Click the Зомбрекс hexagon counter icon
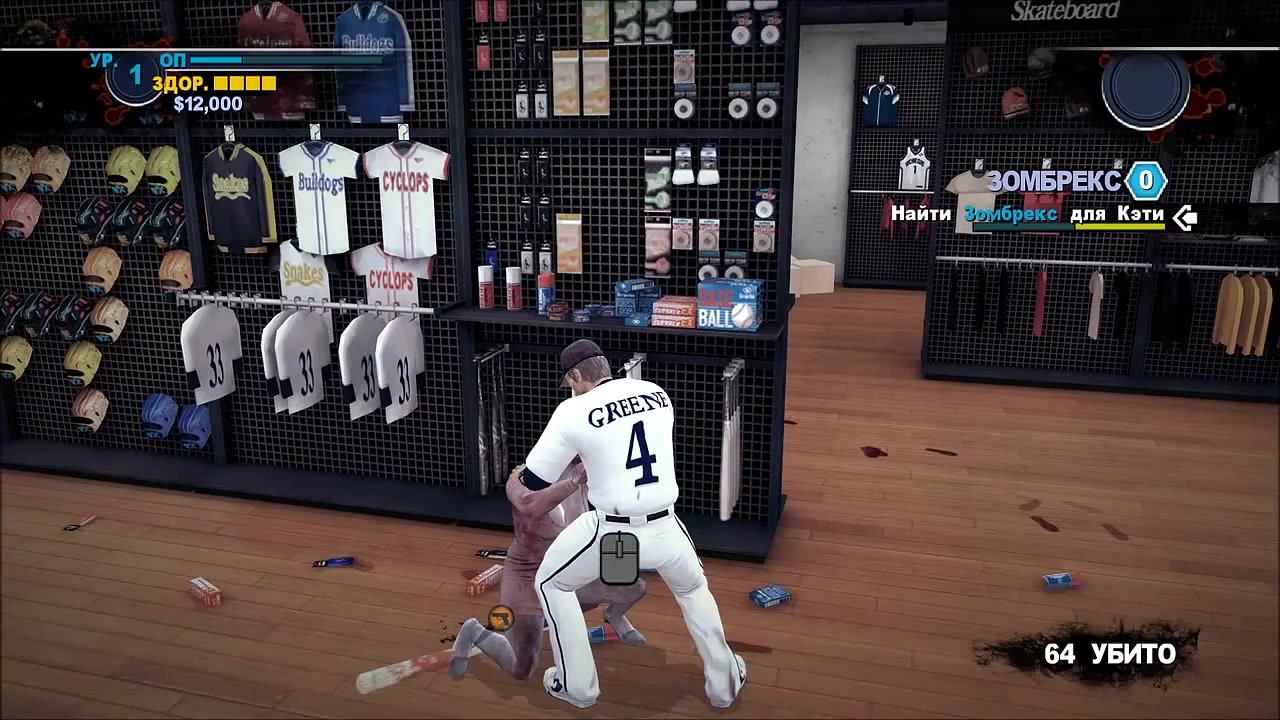 (x=1146, y=181)
